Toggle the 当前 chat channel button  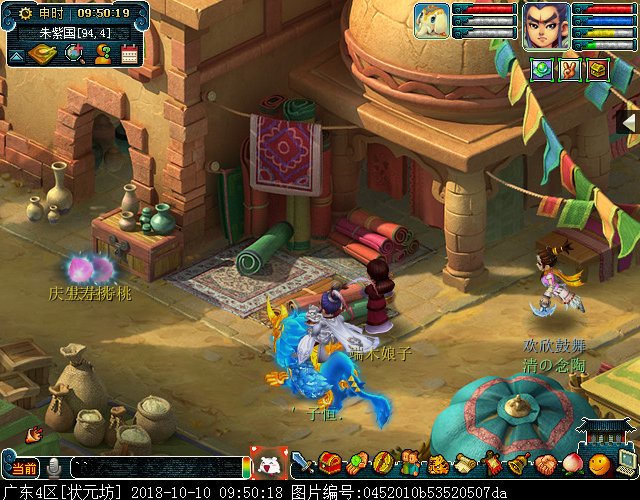pyautogui.click(x=24, y=468)
